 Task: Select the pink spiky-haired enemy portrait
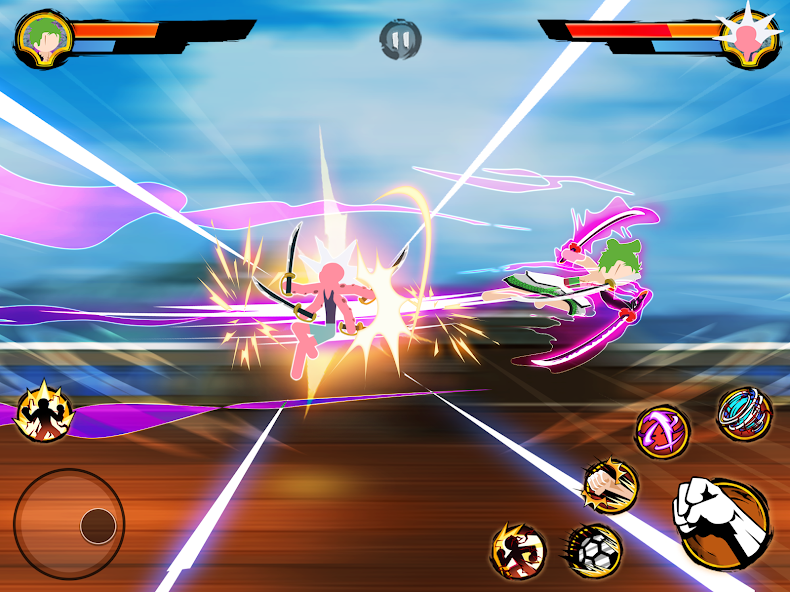pyautogui.click(x=750, y=38)
